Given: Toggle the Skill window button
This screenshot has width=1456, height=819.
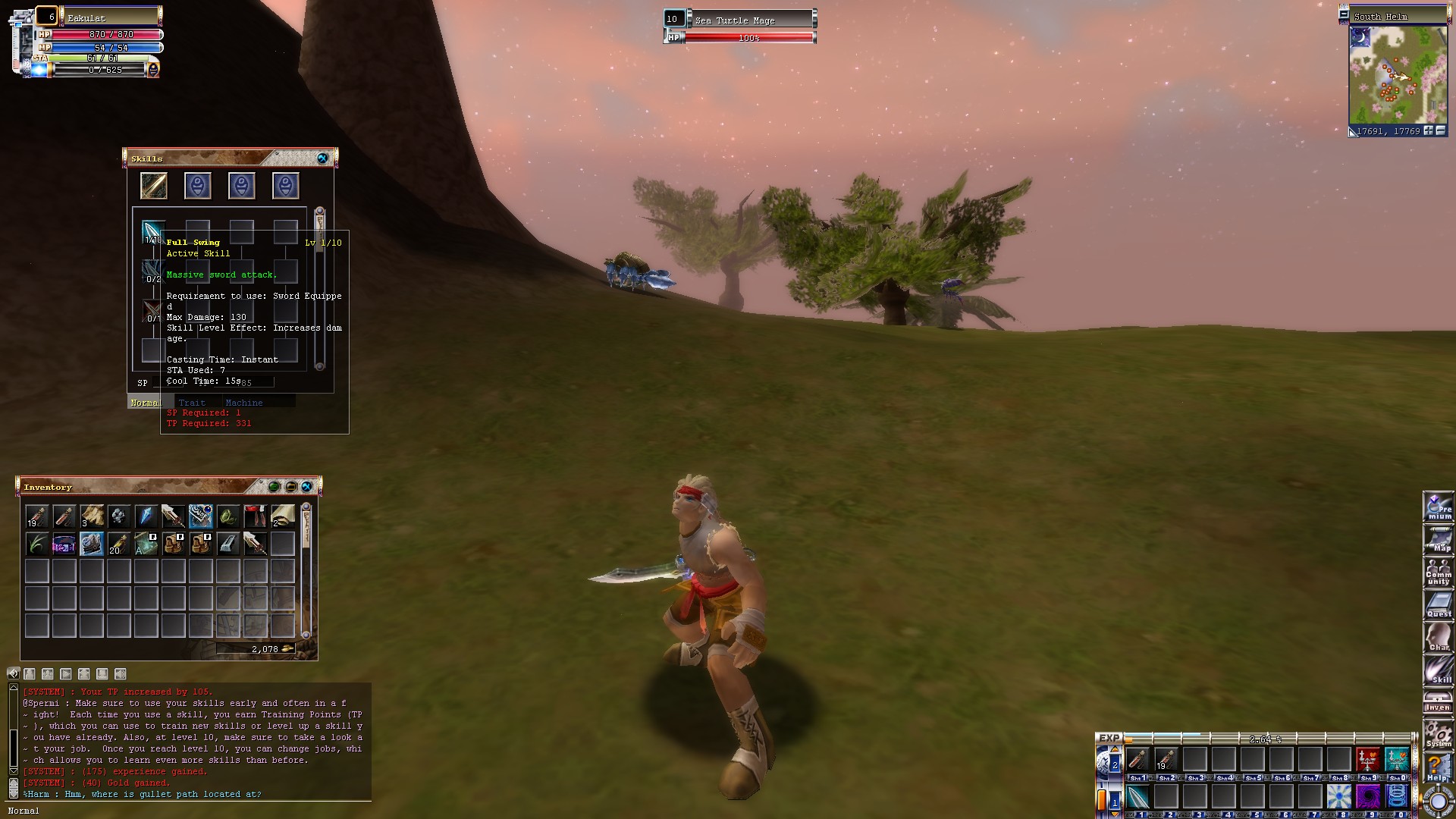Looking at the screenshot, I should tap(1439, 670).
